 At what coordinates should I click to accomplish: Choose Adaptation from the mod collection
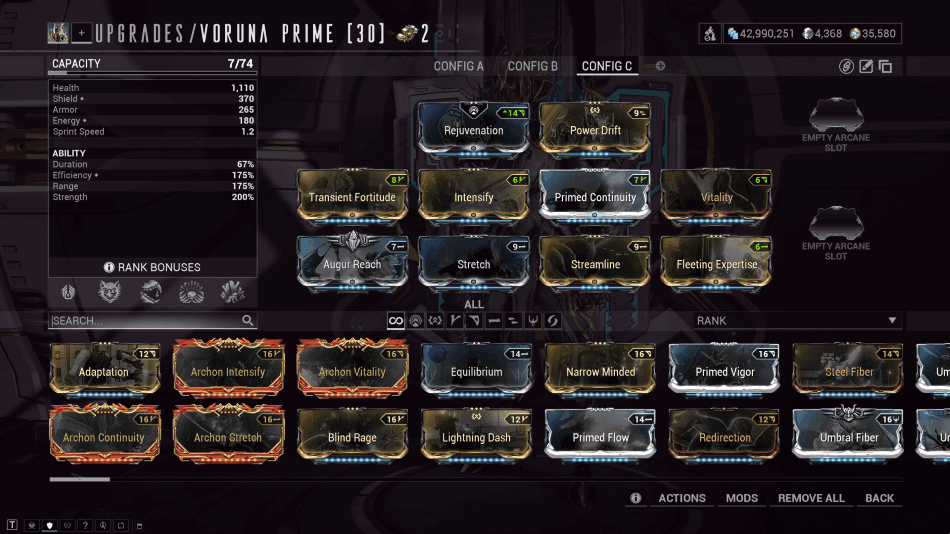pos(104,371)
